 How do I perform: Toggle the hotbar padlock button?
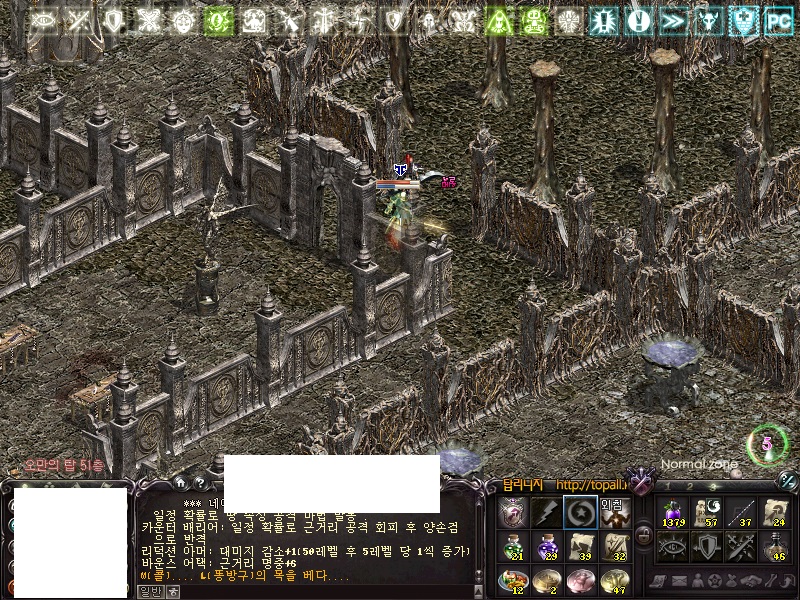pyautogui.click(x=644, y=535)
